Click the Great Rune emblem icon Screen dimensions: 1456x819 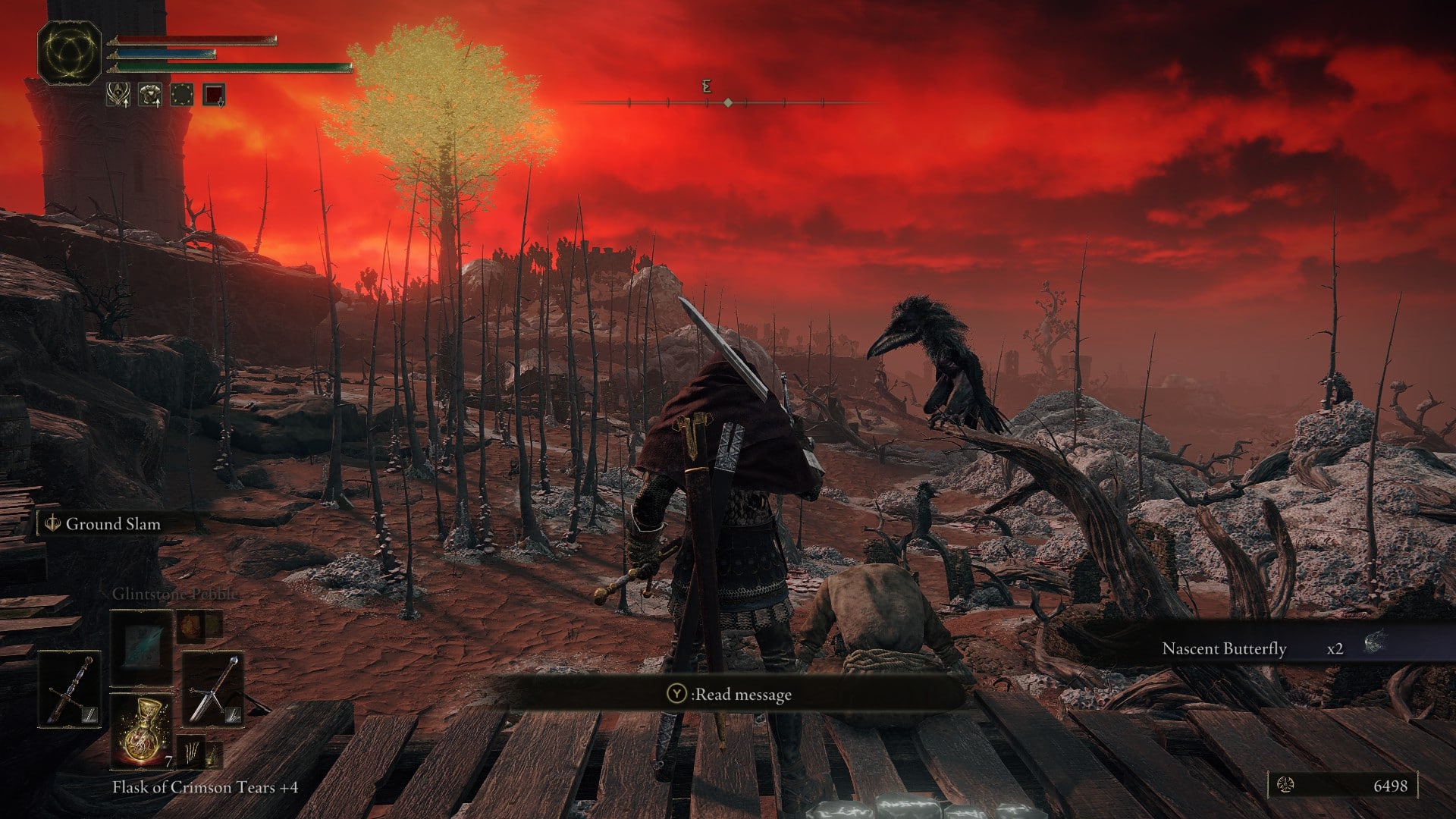click(x=69, y=53)
